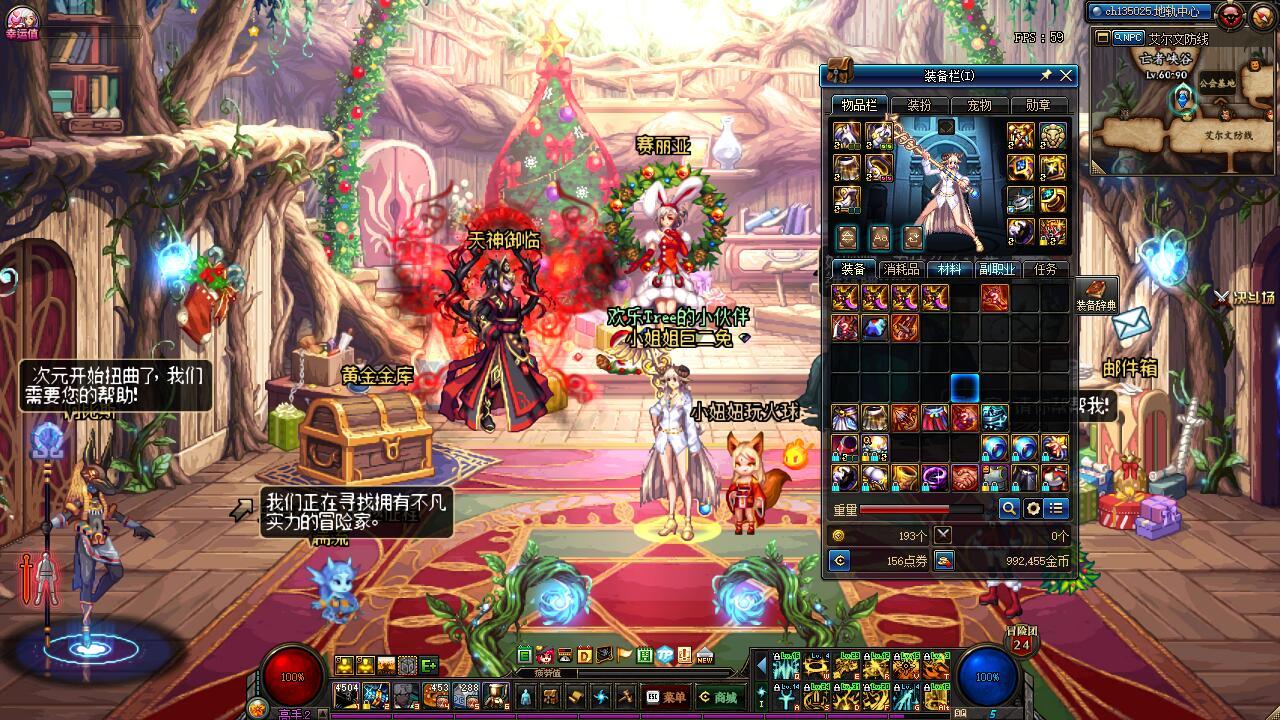Image resolution: width=1280 pixels, height=720 pixels.
Task: Select the 勋章 tab
Action: [1038, 105]
